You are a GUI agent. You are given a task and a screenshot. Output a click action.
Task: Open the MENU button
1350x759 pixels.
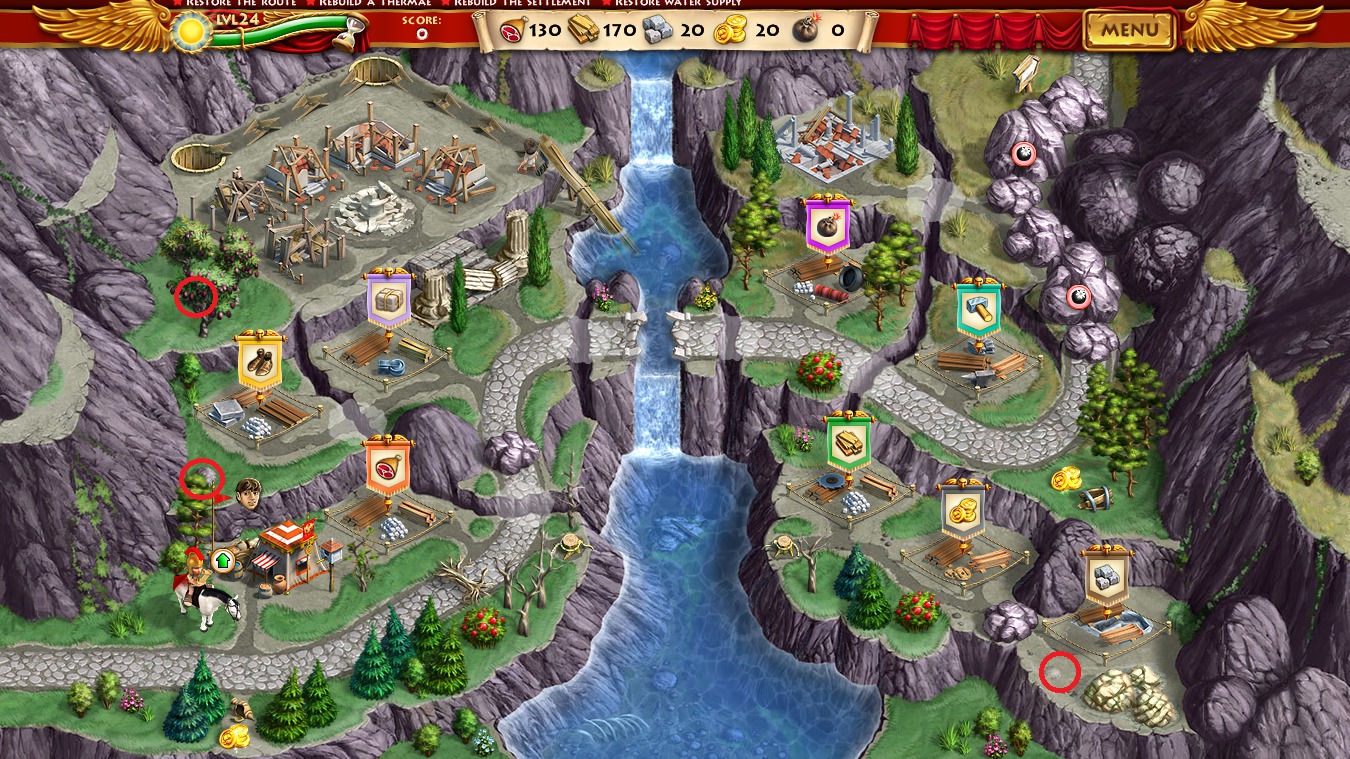pos(1130,30)
